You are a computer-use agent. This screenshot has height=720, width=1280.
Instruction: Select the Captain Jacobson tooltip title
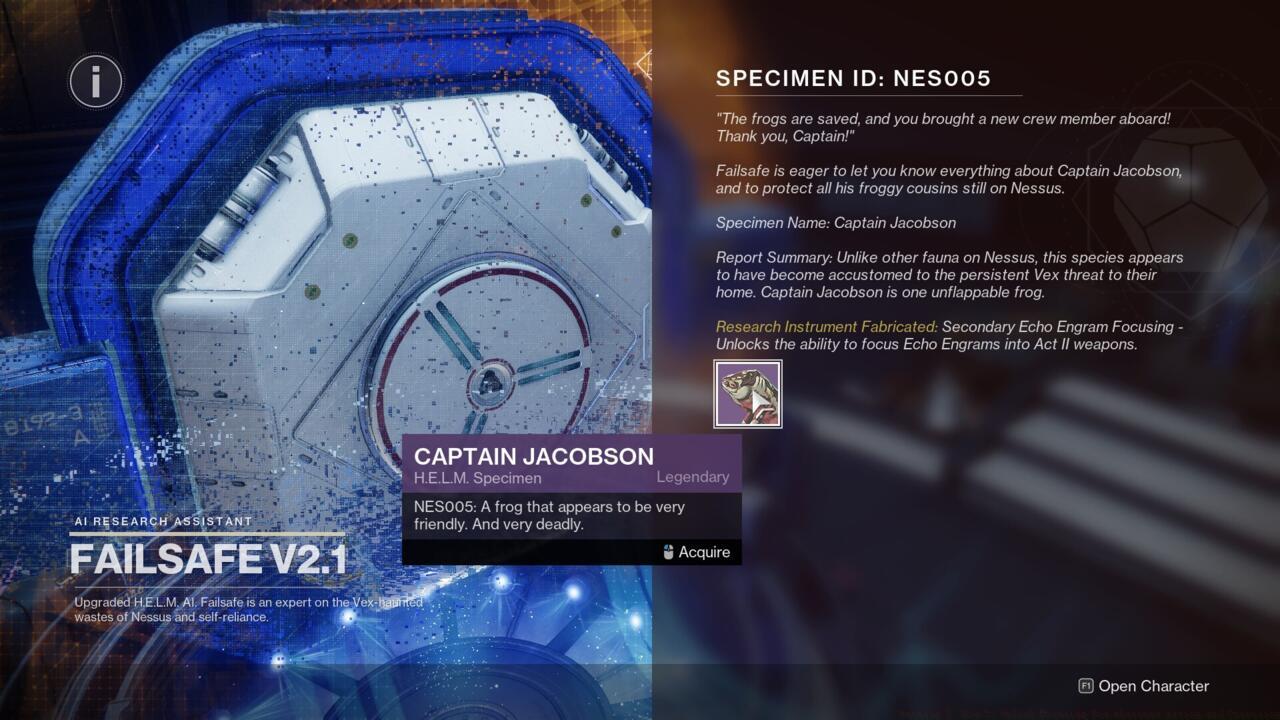coord(535,456)
